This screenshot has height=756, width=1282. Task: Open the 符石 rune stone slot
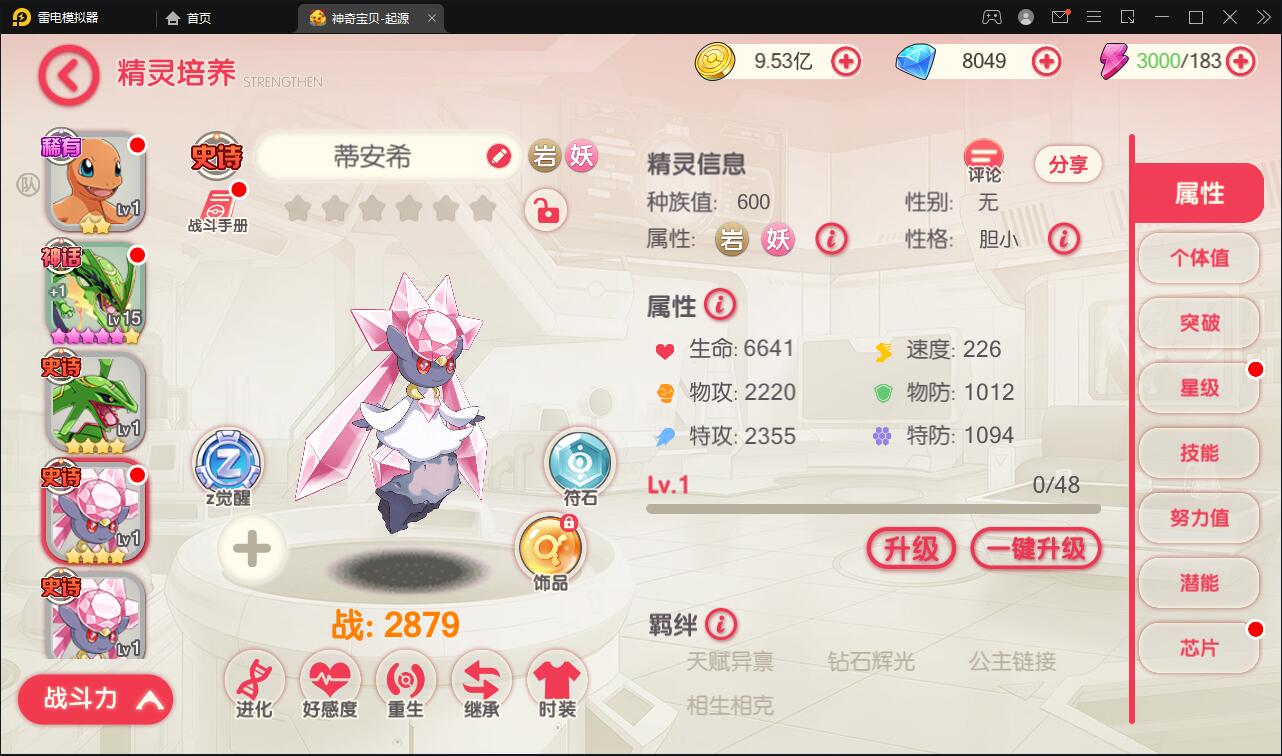pos(579,463)
